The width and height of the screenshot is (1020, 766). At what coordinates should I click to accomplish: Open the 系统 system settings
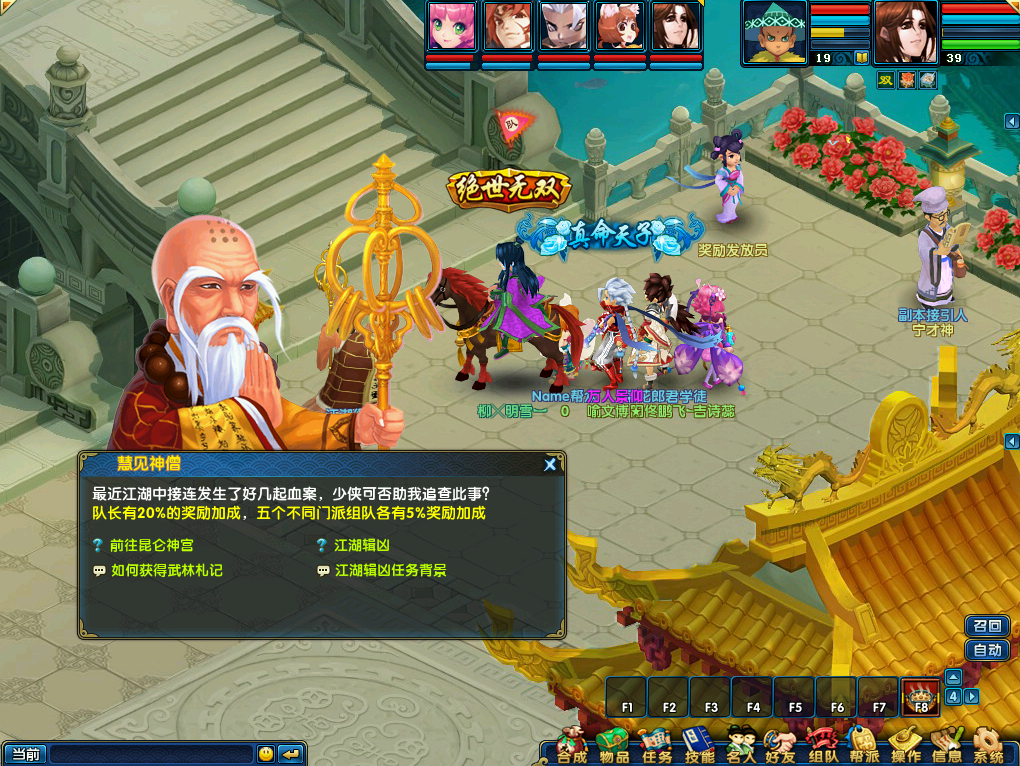pos(988,746)
